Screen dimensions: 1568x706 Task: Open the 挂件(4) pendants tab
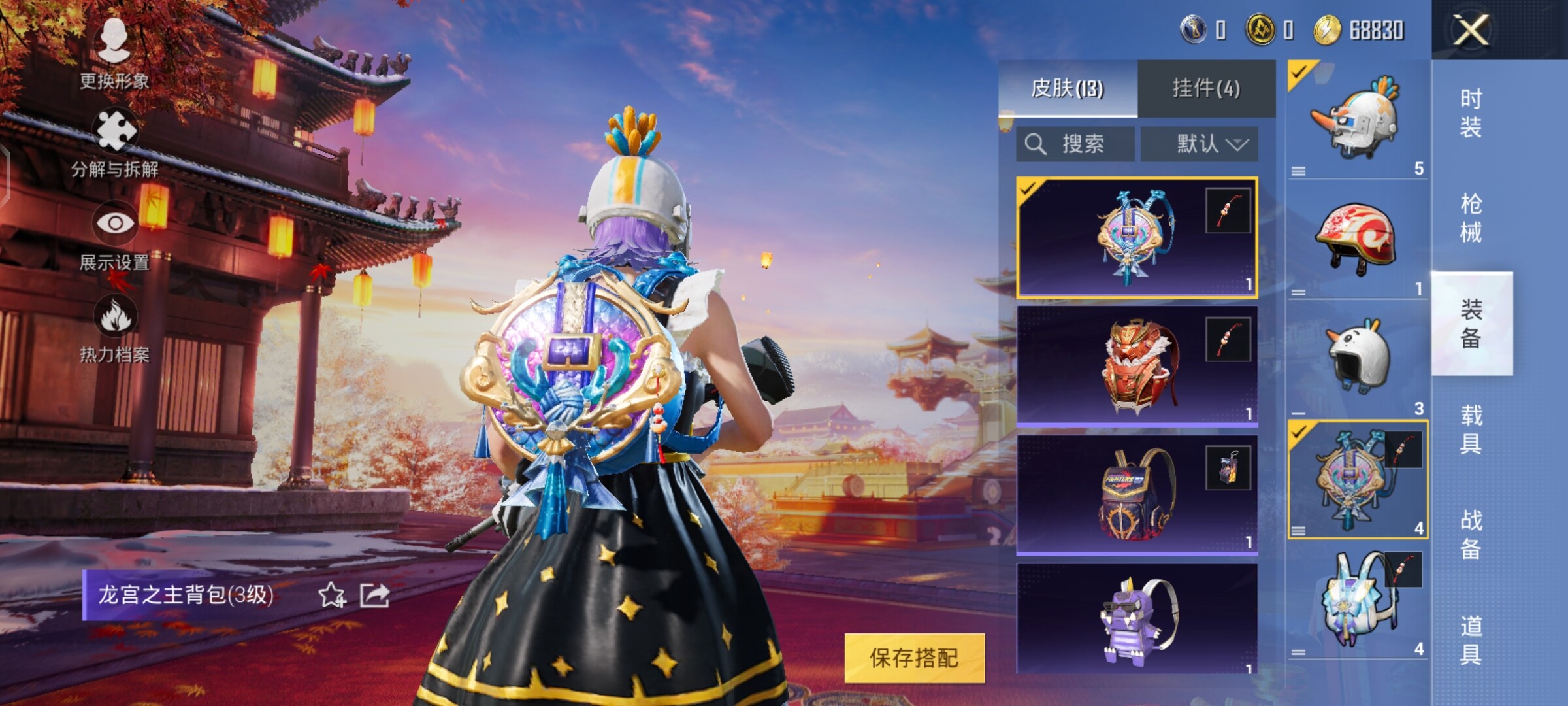point(1206,88)
